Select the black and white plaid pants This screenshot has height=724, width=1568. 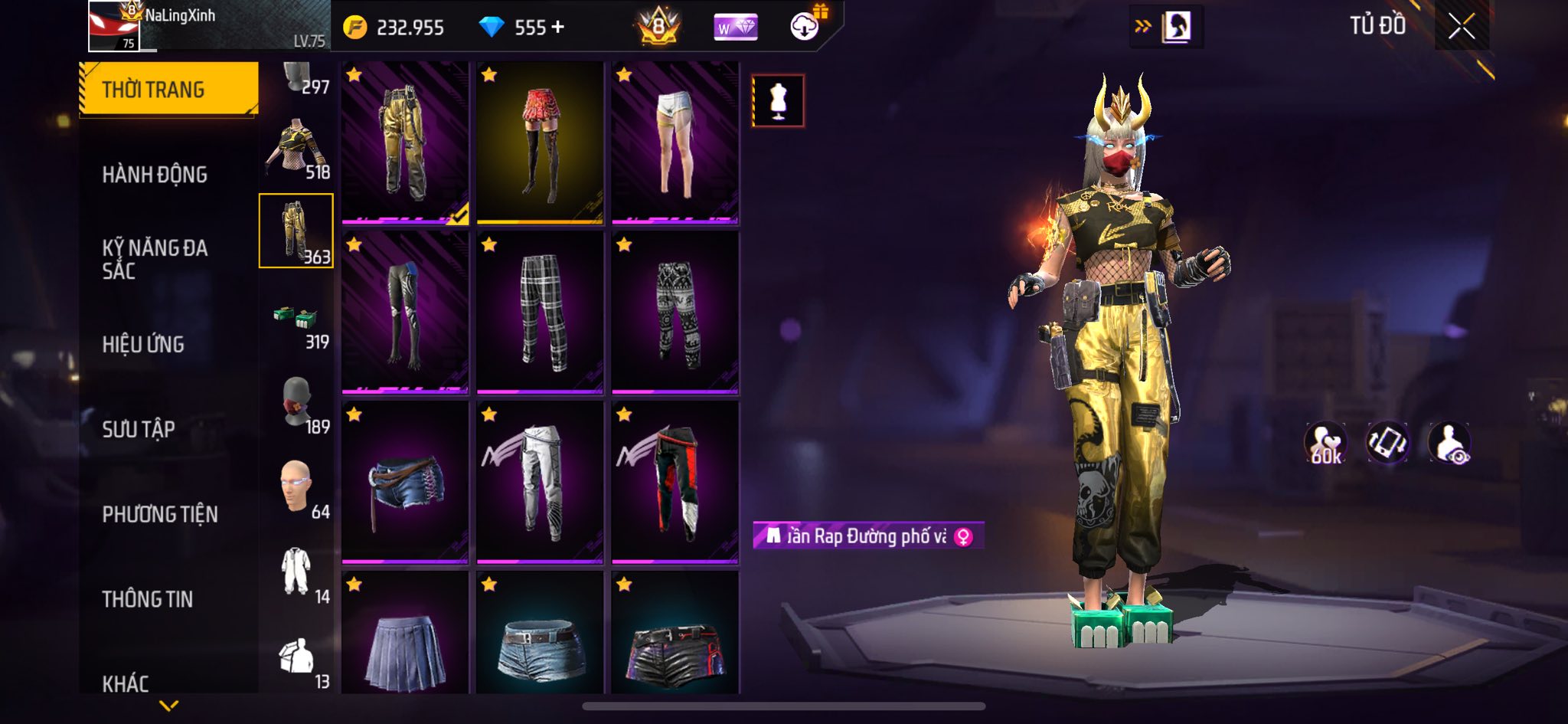[540, 313]
